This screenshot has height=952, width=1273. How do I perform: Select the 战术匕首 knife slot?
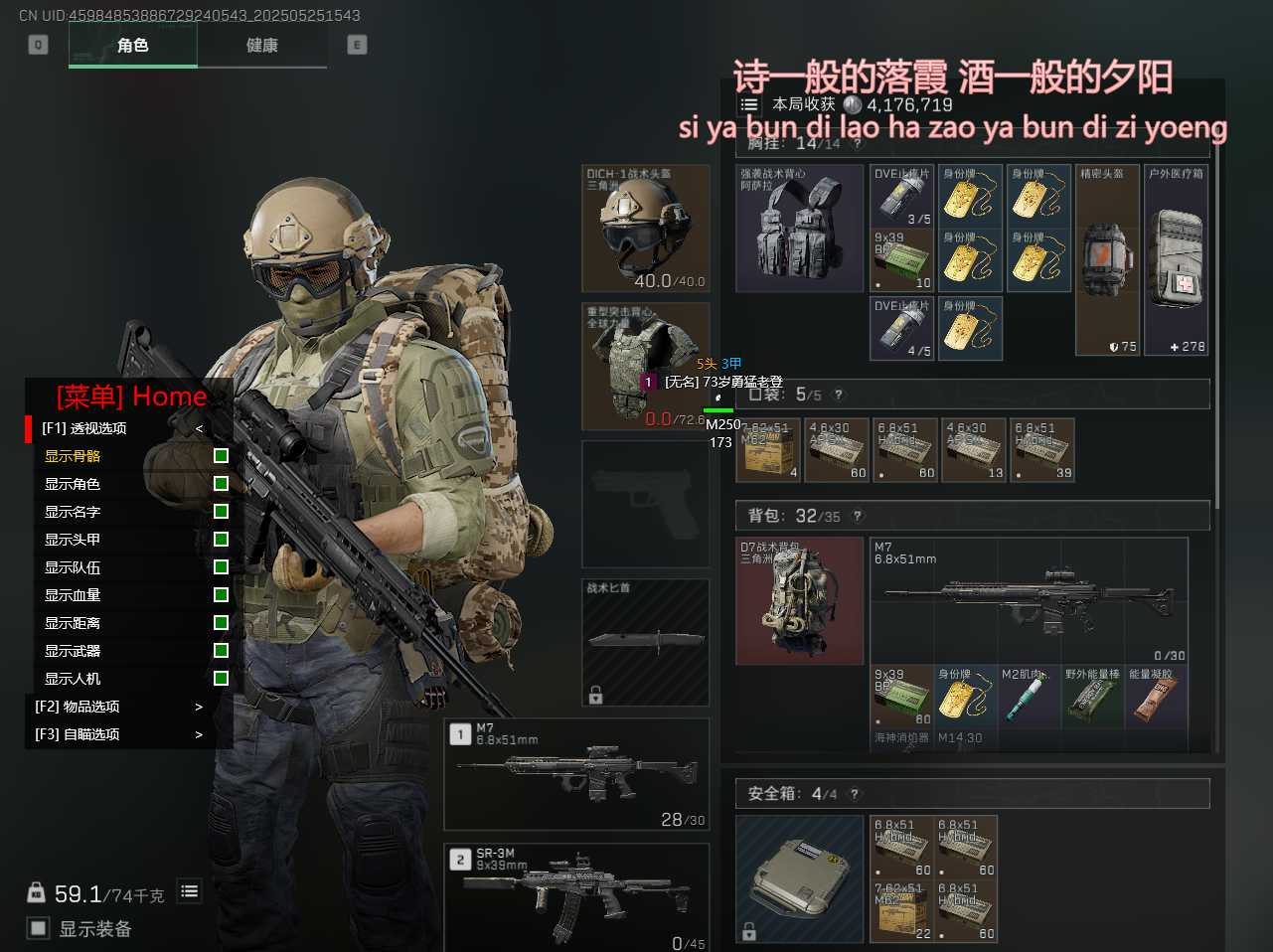pos(645,642)
